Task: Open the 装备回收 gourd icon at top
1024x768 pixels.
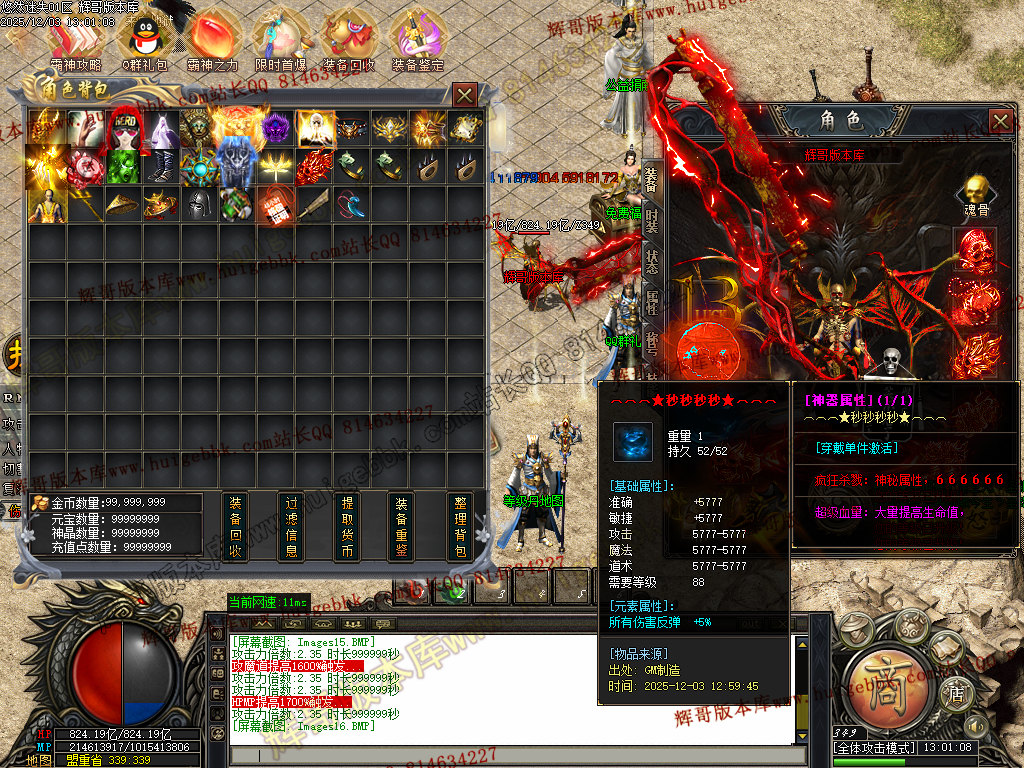Action: coord(349,38)
